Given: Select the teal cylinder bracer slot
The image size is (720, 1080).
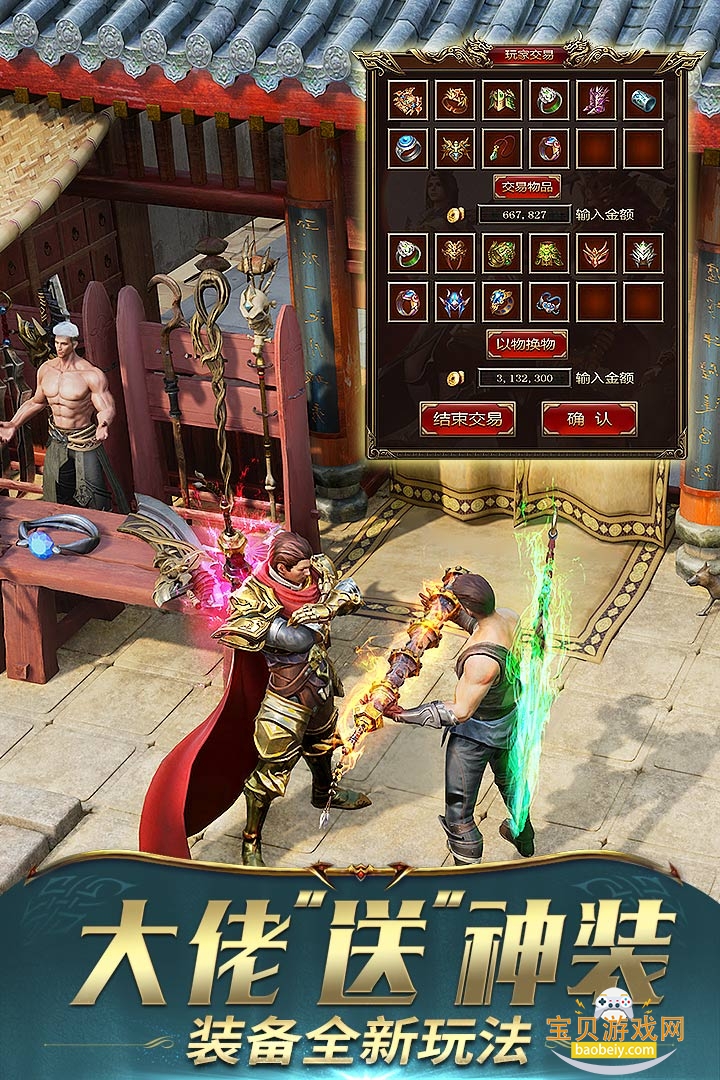Looking at the screenshot, I should [x=643, y=100].
